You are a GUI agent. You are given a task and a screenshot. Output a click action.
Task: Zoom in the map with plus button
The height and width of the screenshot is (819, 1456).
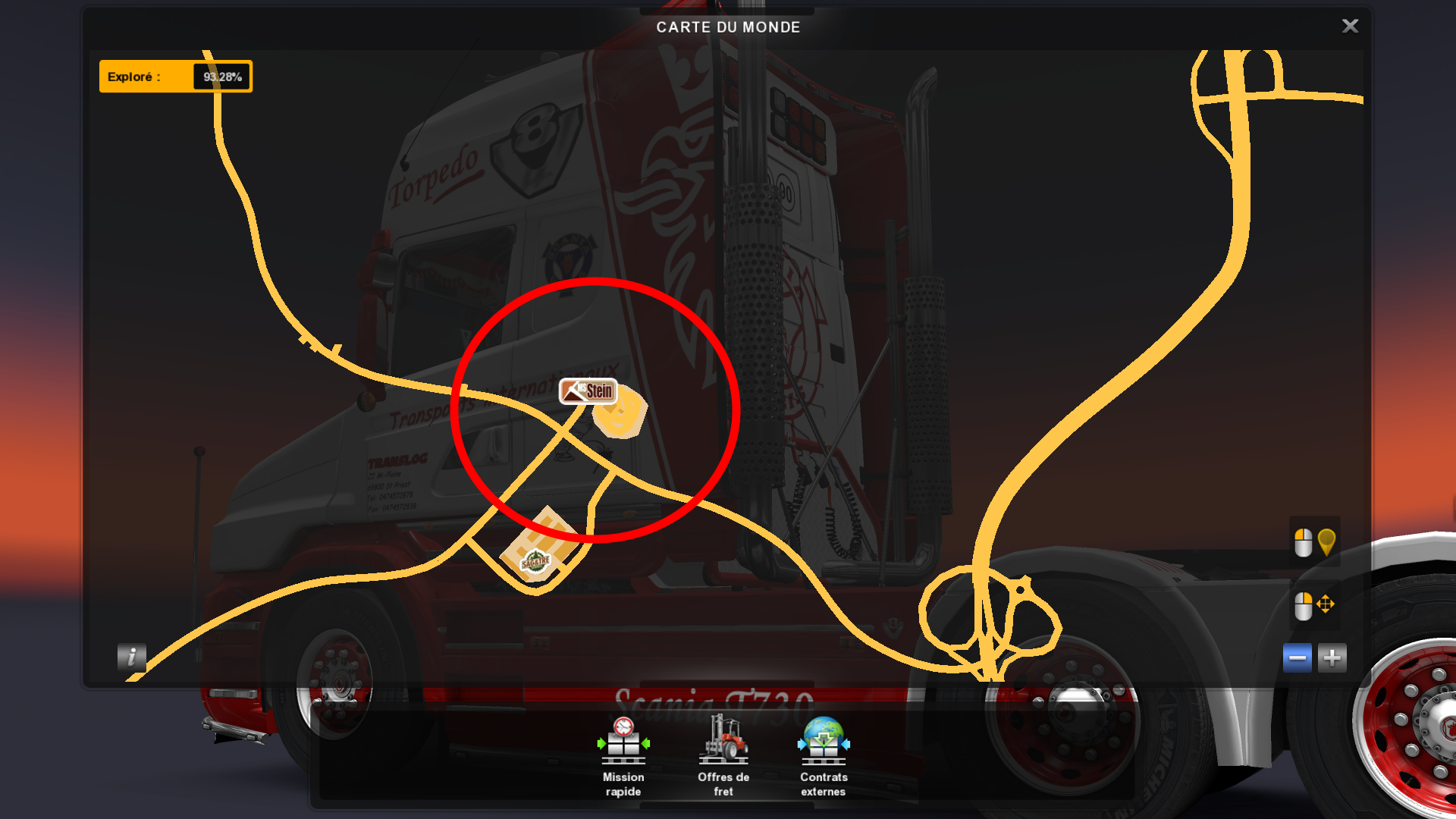click(x=1332, y=657)
